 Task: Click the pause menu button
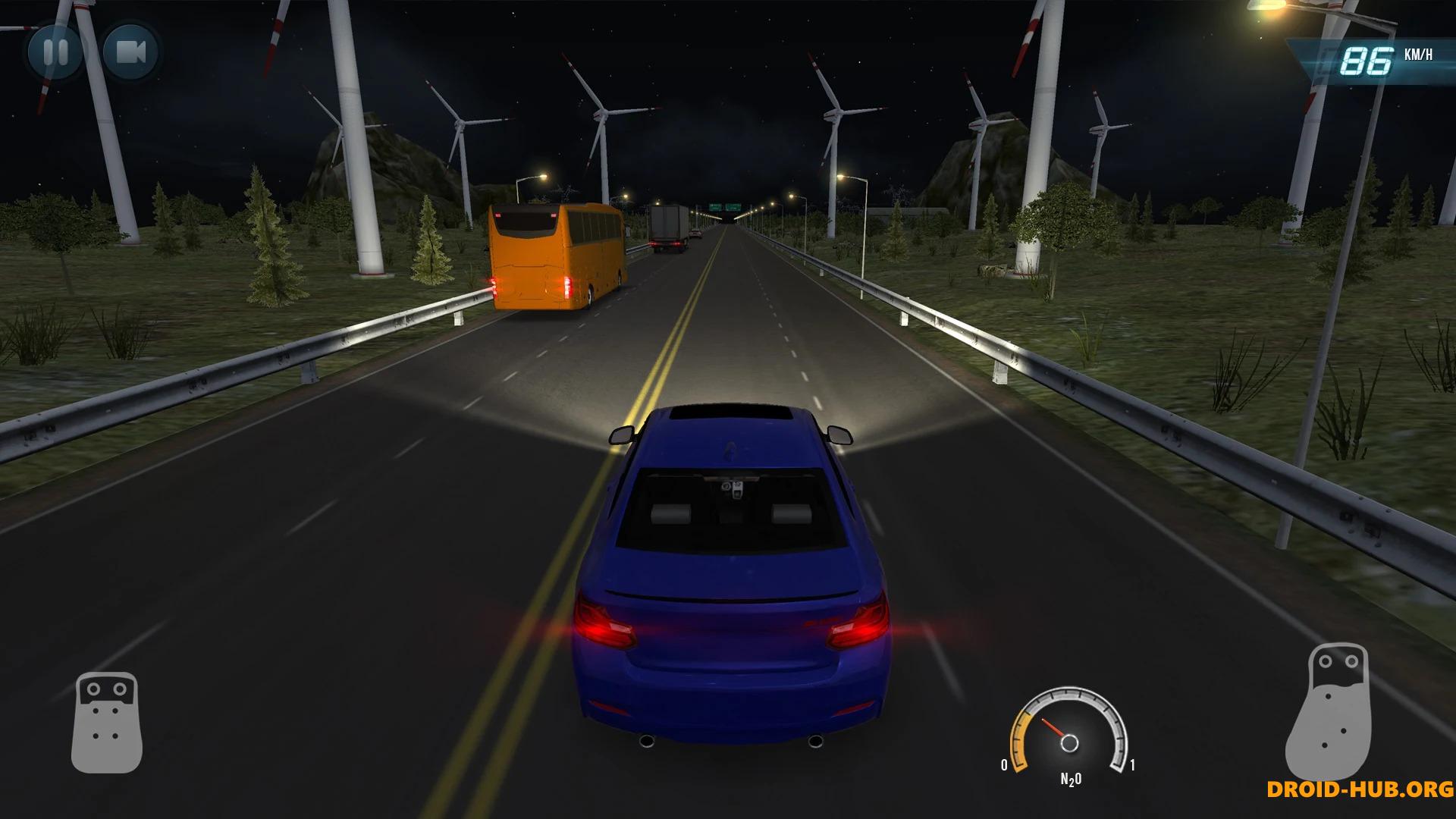coord(57,53)
